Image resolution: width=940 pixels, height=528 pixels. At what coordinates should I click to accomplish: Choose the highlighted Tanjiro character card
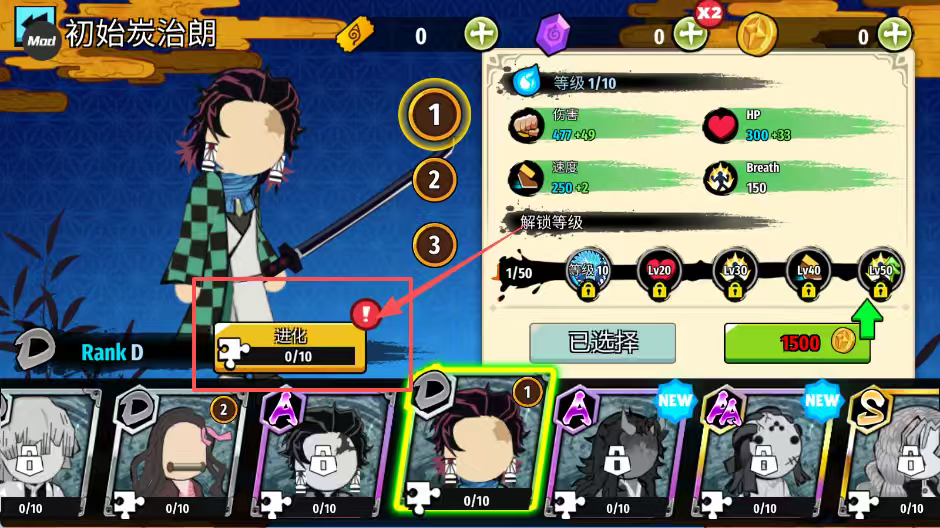pos(474,445)
